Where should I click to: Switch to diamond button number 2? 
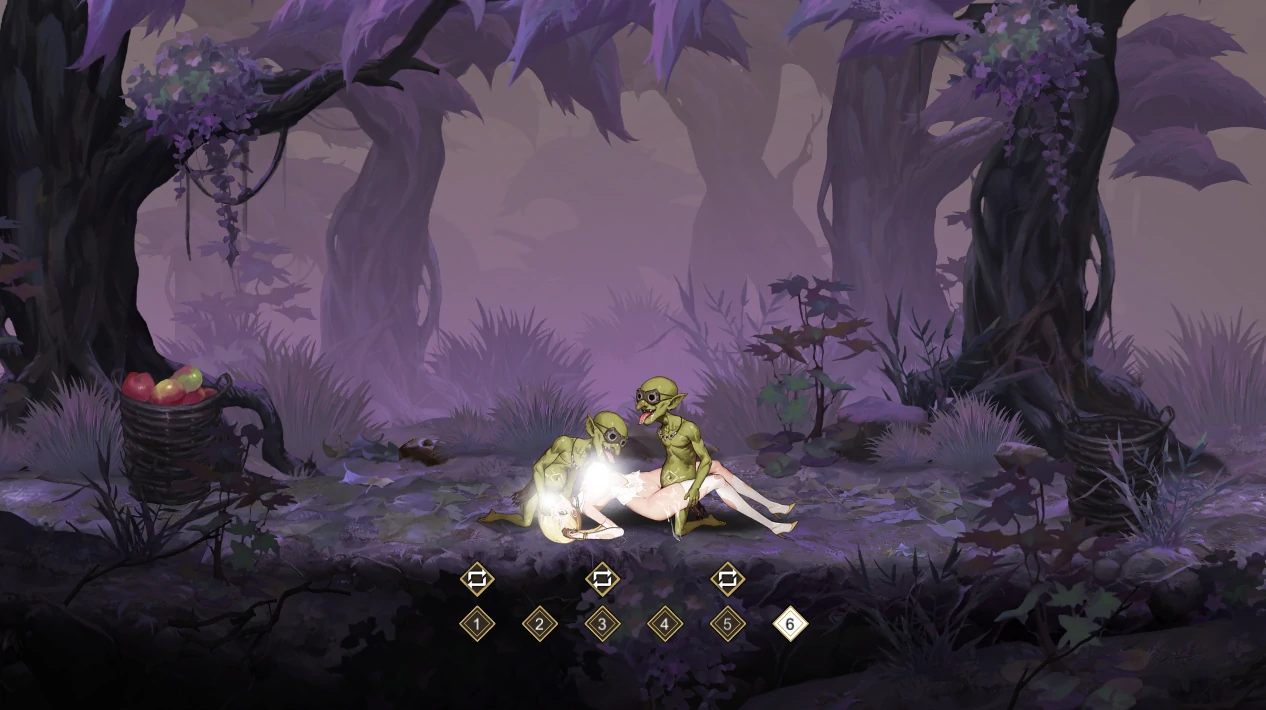540,625
